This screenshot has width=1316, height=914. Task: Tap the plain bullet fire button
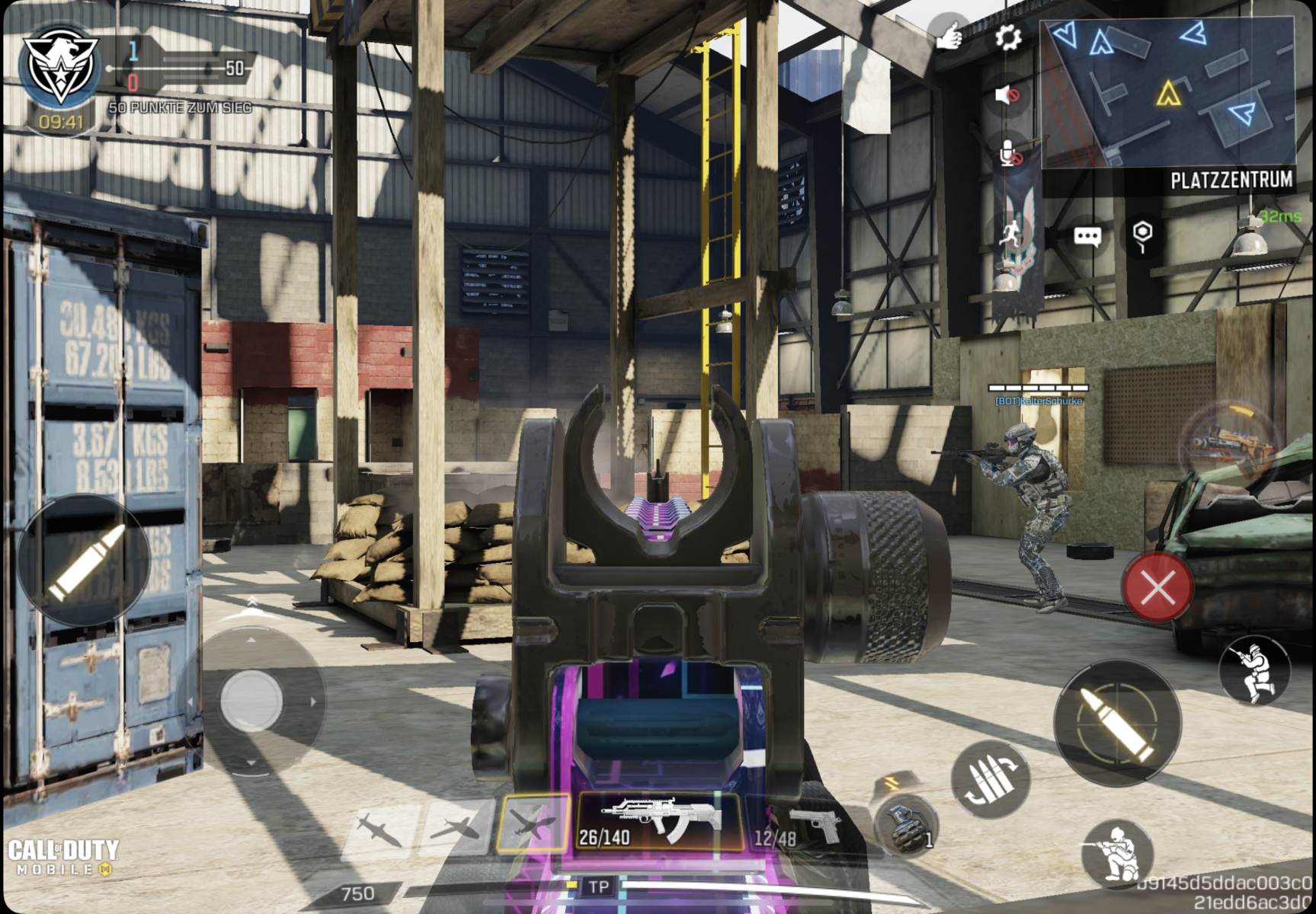click(x=83, y=560)
